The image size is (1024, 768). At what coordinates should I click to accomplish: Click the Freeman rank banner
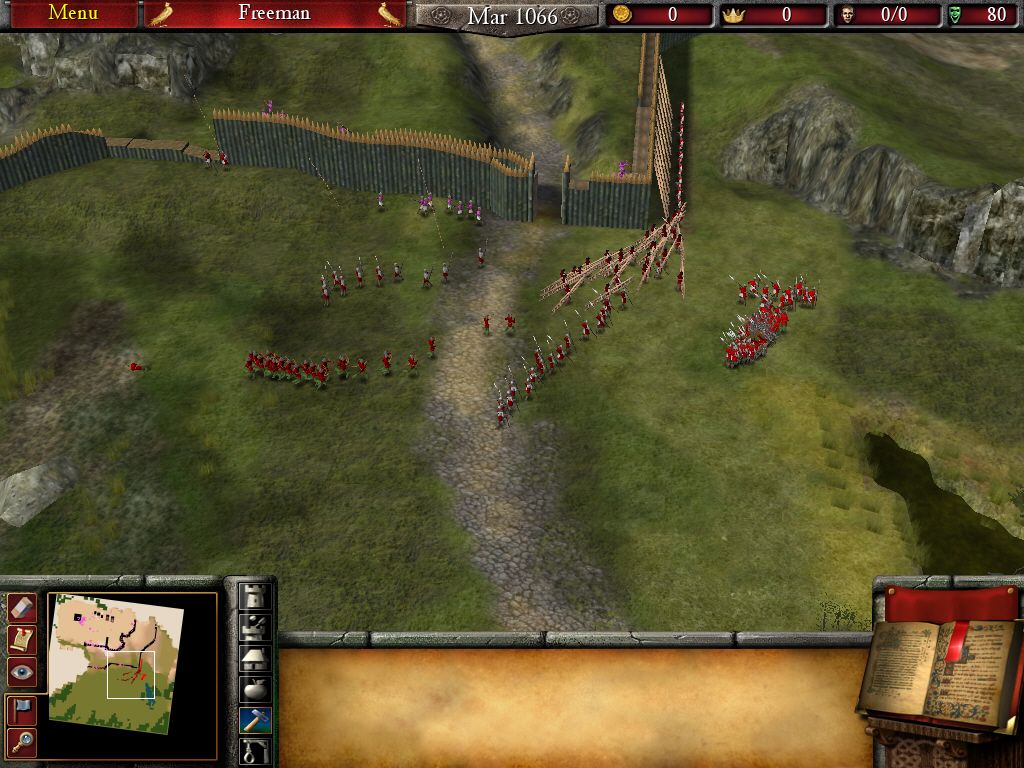[x=274, y=13]
